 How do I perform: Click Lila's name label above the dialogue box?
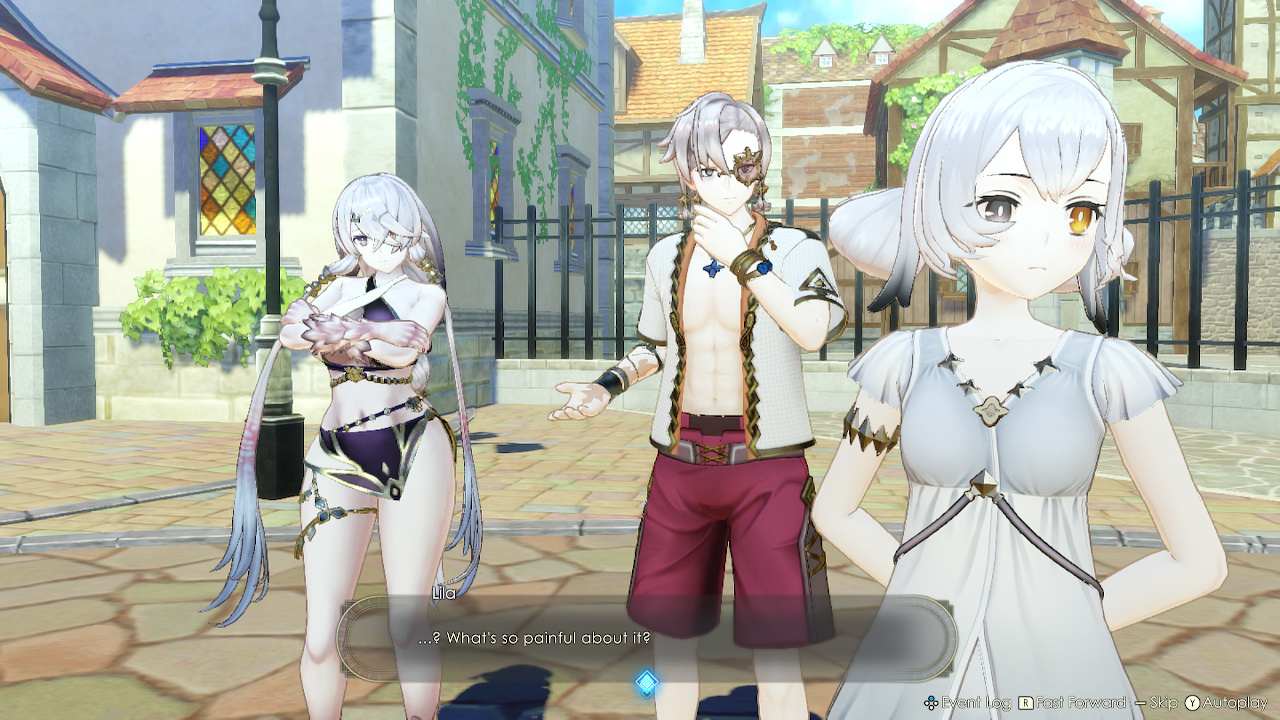pos(444,594)
